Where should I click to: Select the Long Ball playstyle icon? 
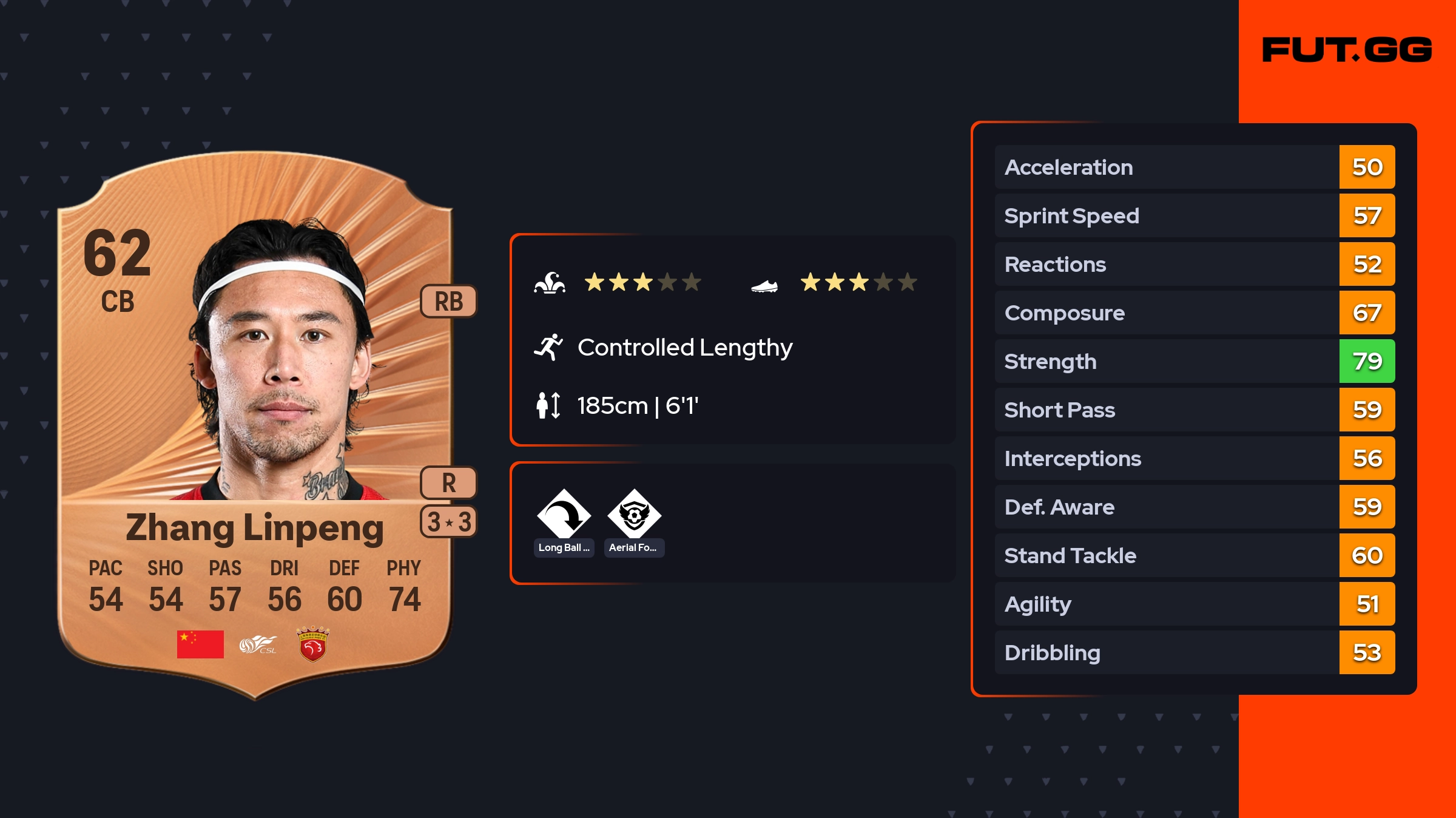click(x=564, y=514)
